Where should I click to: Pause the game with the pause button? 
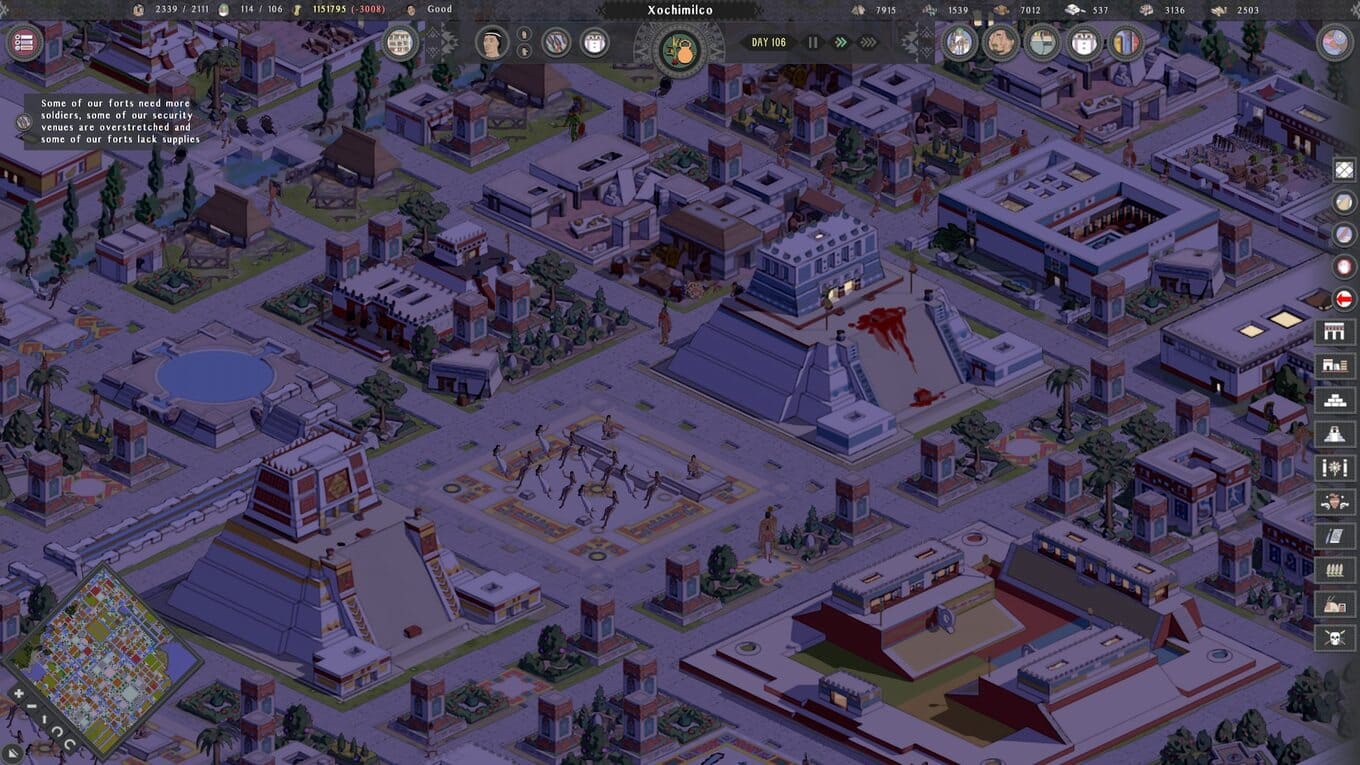coord(813,42)
